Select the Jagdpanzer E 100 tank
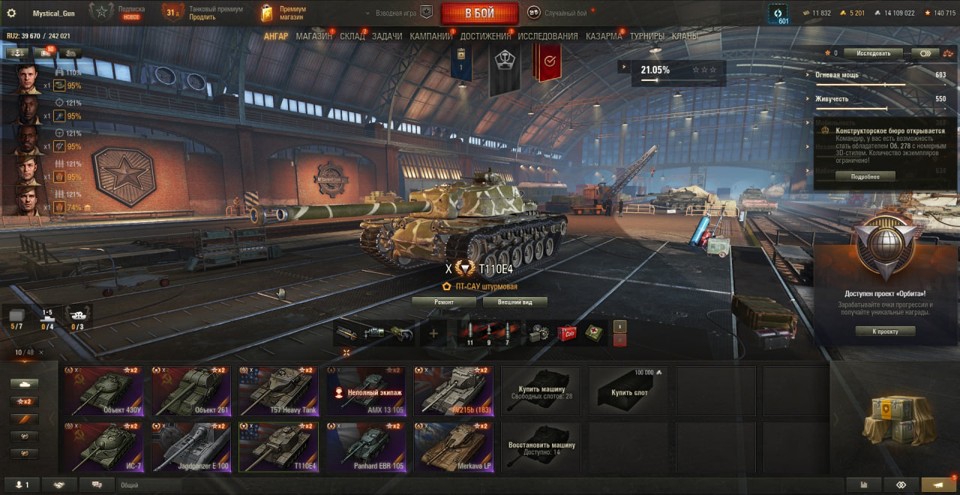 [x=191, y=446]
